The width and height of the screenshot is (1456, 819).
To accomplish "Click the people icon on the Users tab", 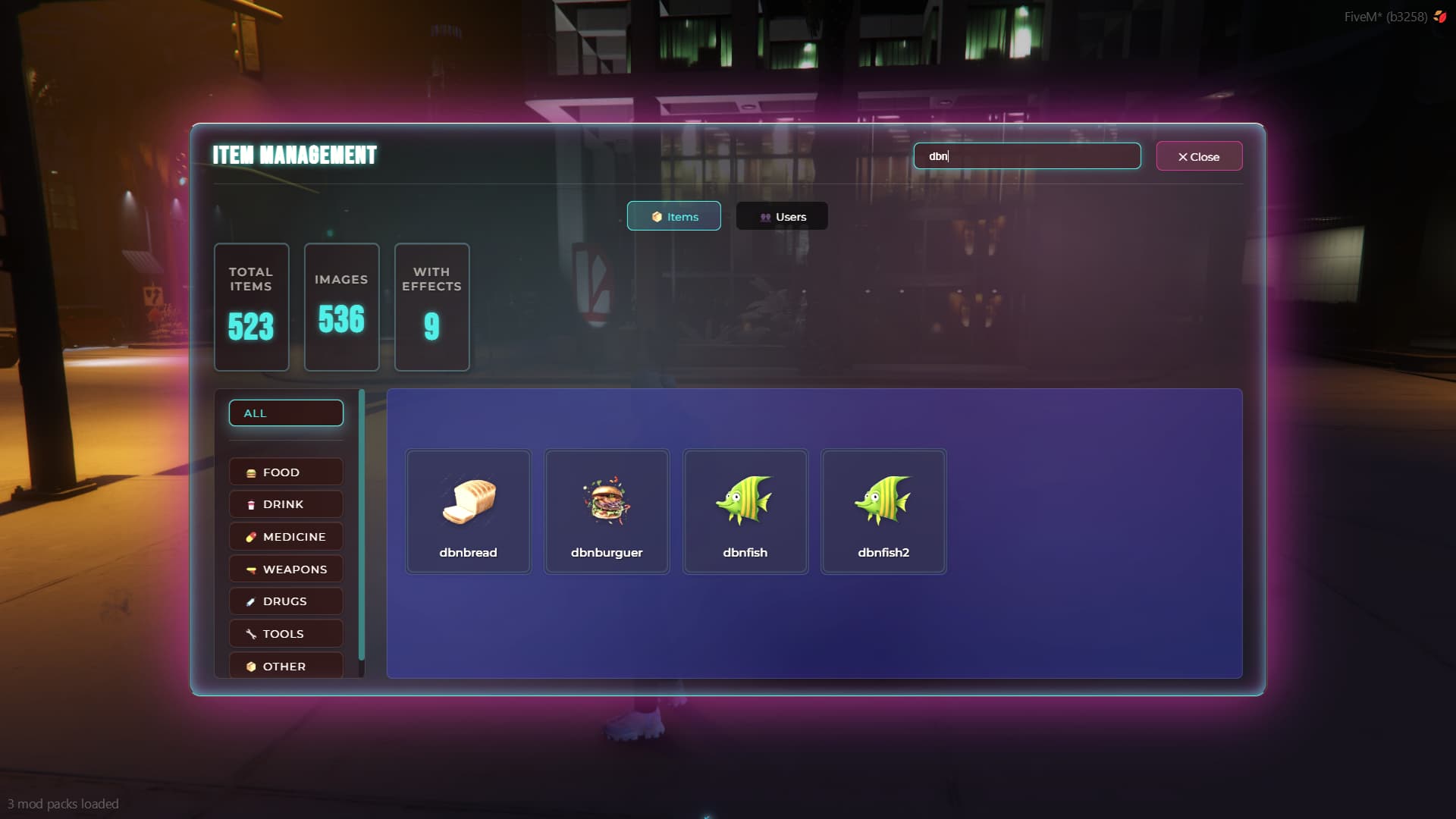I will 764,216.
